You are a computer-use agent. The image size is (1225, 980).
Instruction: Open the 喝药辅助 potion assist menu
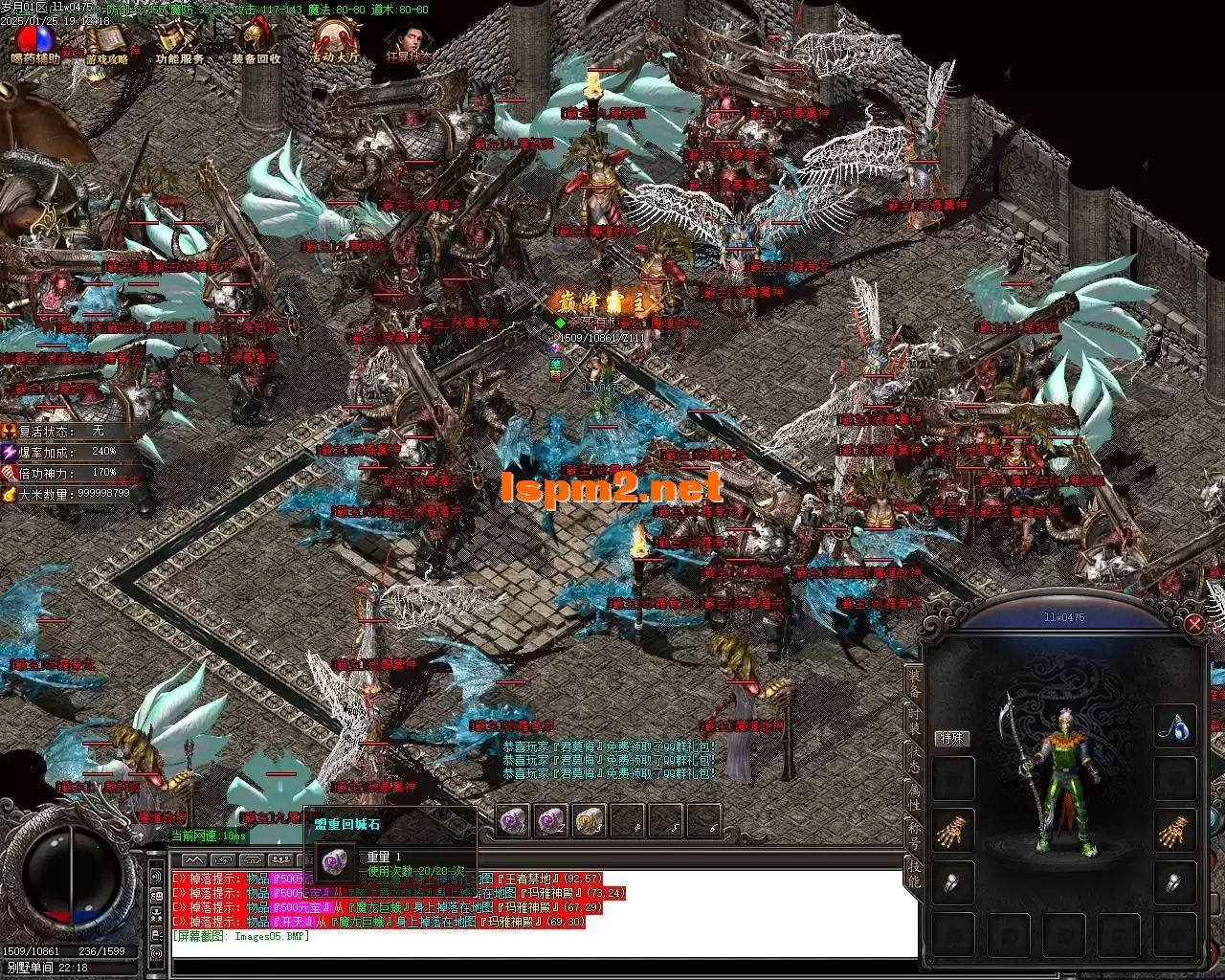pos(35,41)
